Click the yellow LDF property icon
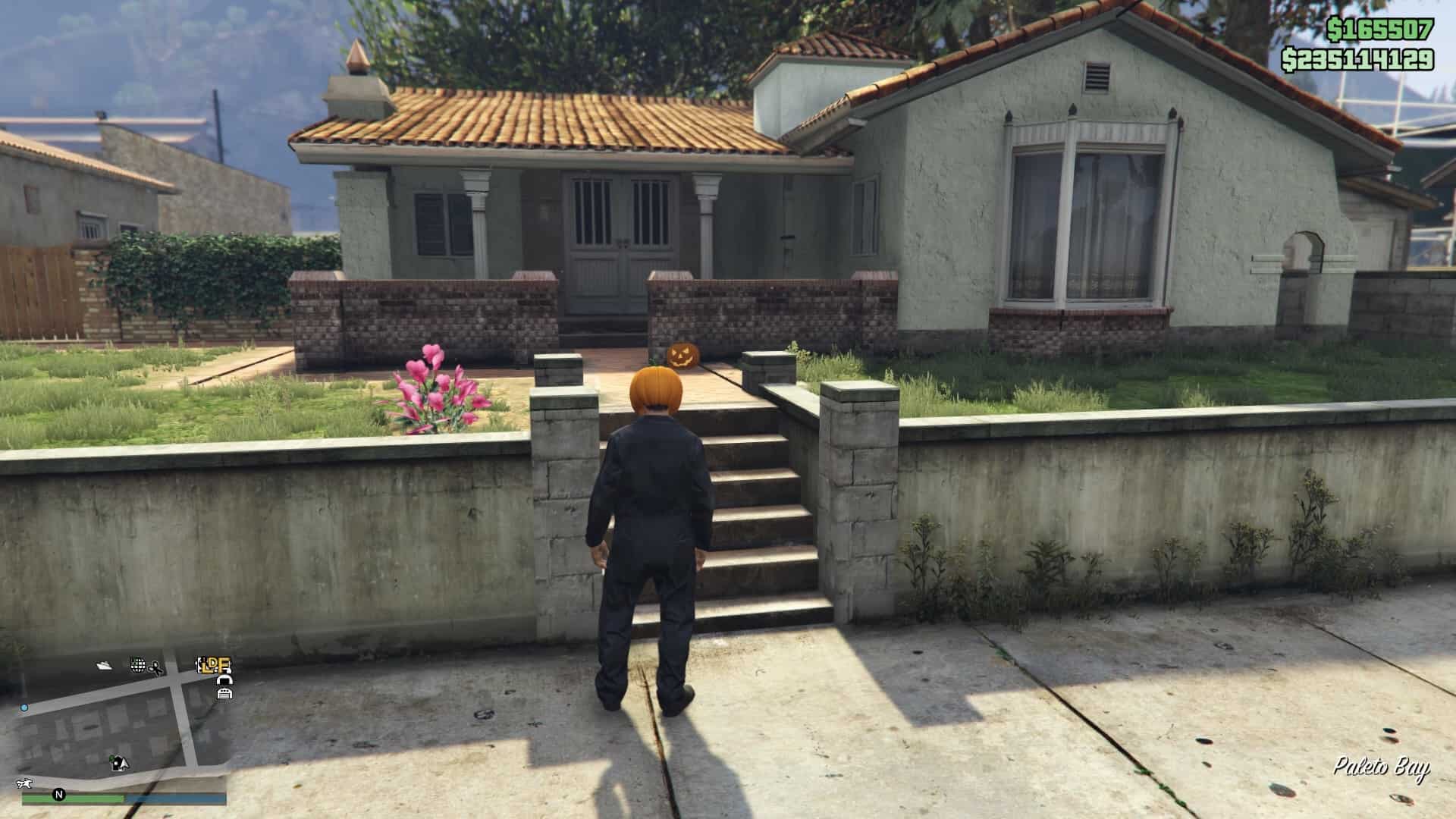This screenshot has width=1456, height=819. [x=213, y=666]
